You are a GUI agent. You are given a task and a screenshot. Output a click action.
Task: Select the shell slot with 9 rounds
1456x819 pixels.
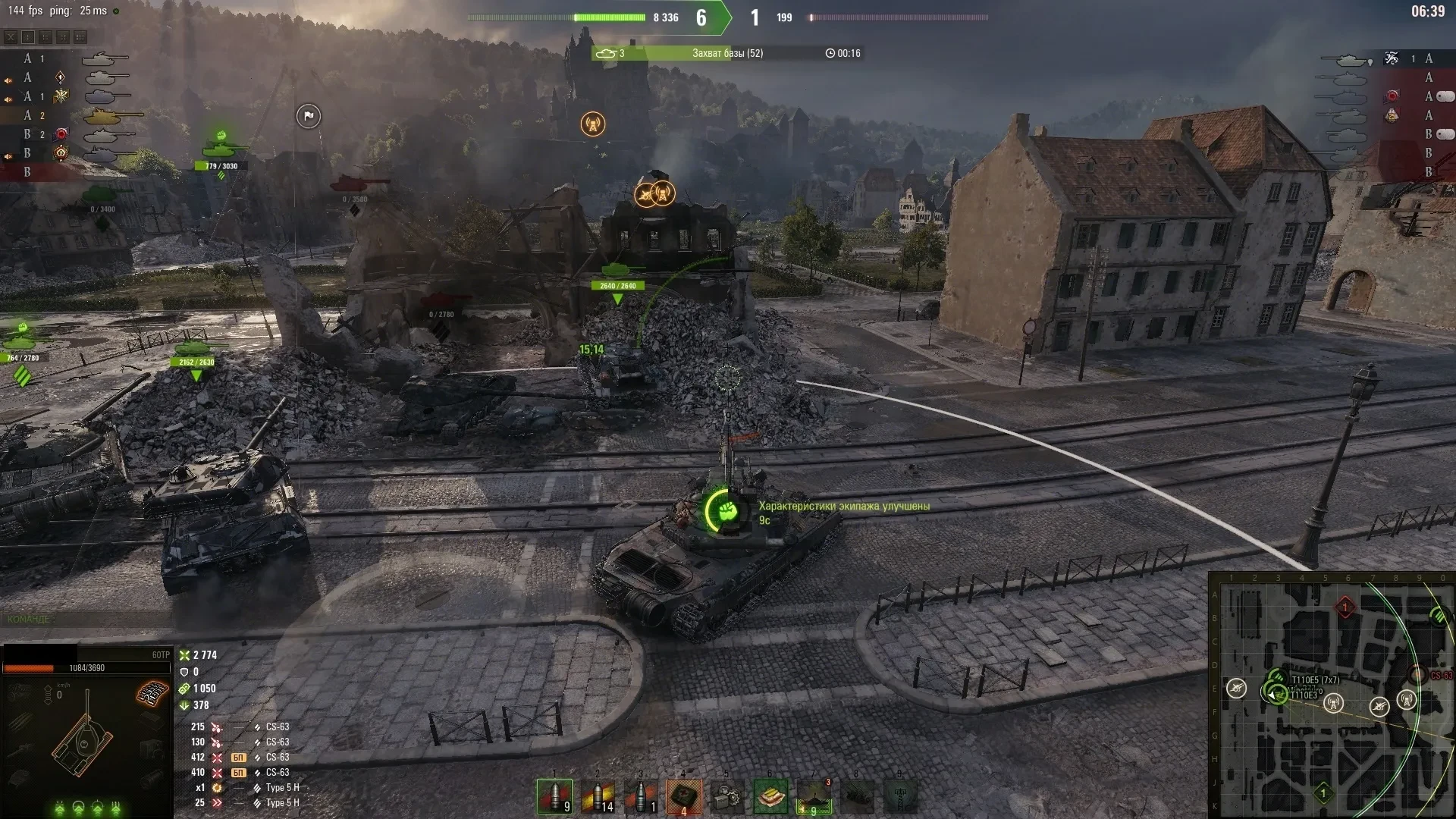(554, 796)
